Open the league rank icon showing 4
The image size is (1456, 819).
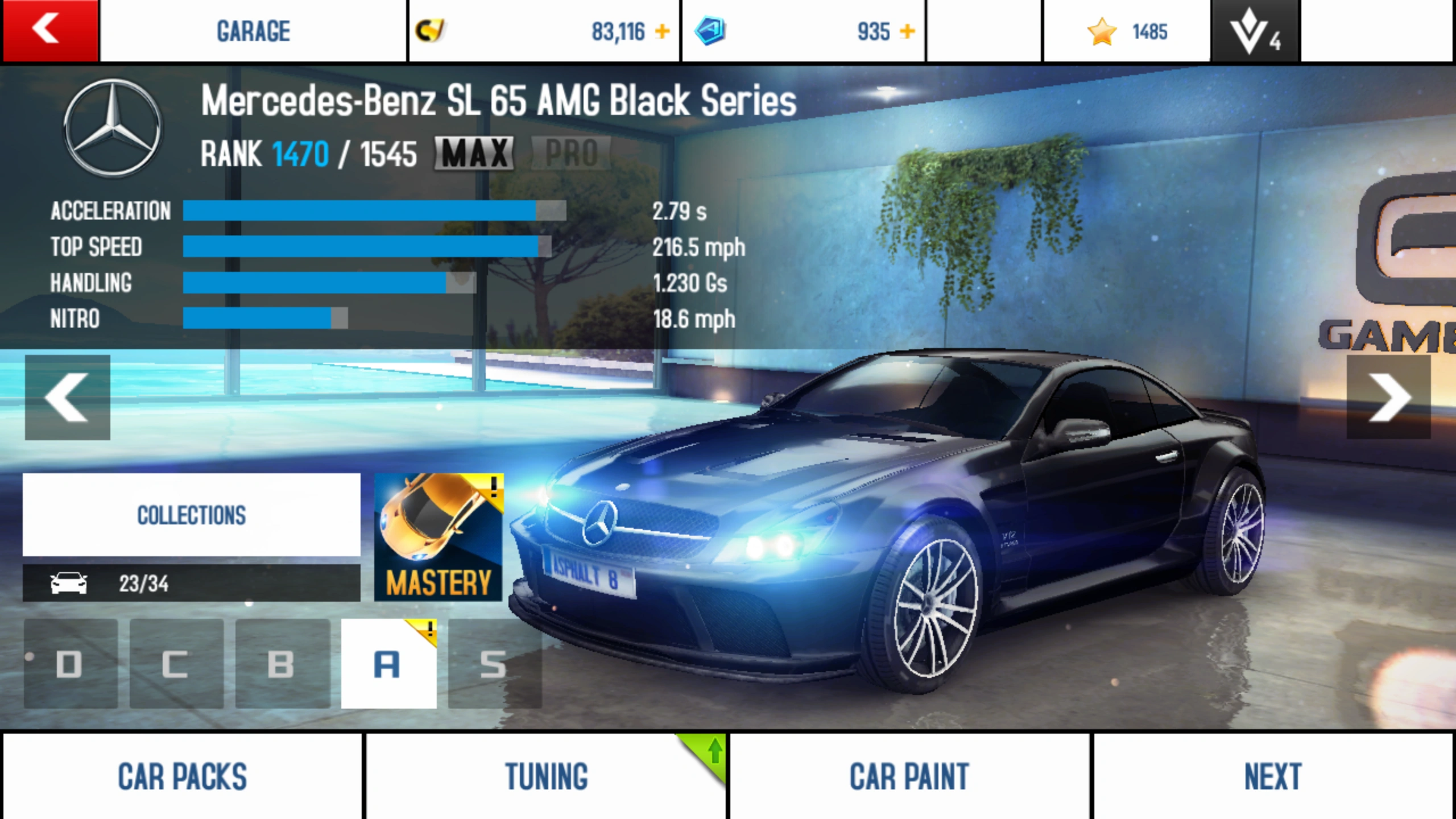click(x=1254, y=31)
